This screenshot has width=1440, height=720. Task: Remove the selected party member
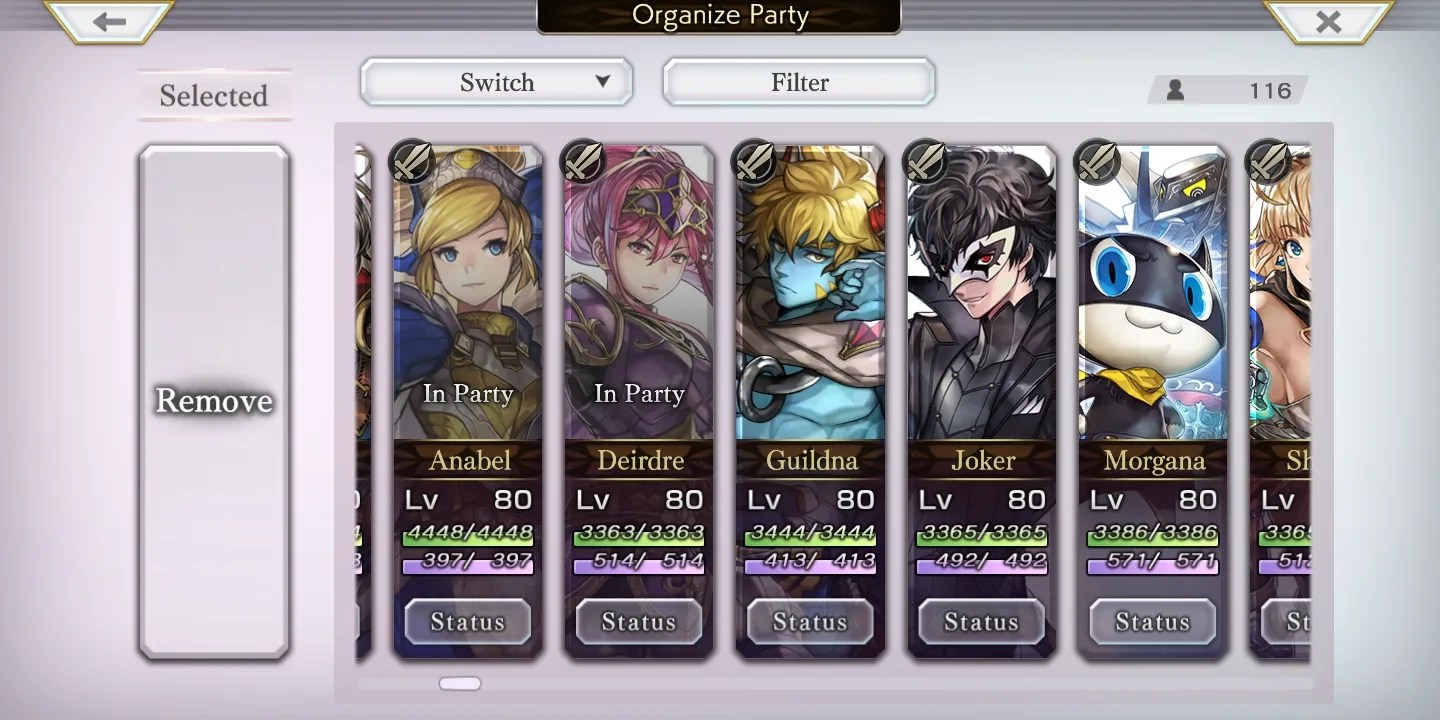point(214,401)
